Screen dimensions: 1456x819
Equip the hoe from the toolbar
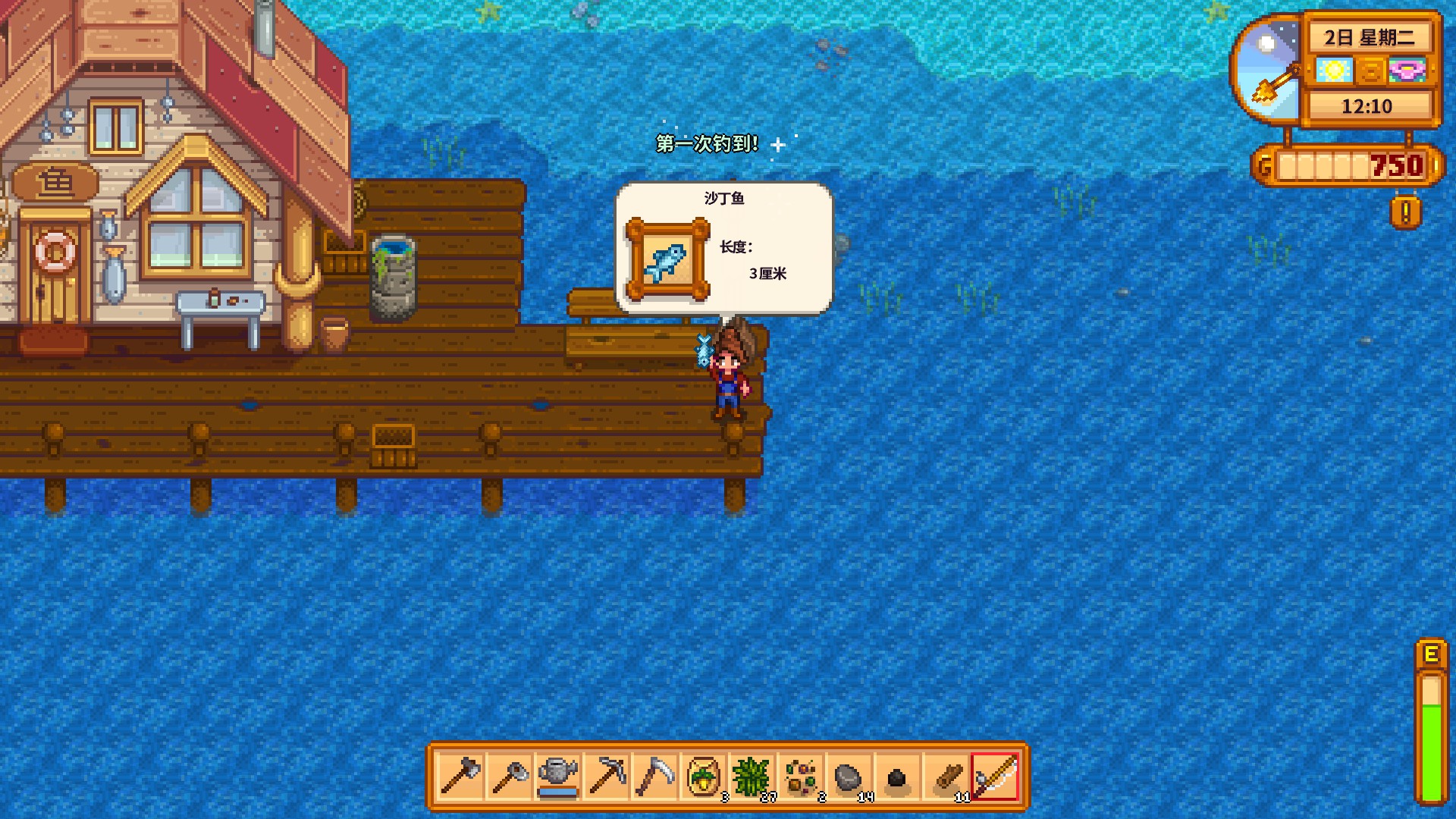pos(509,777)
